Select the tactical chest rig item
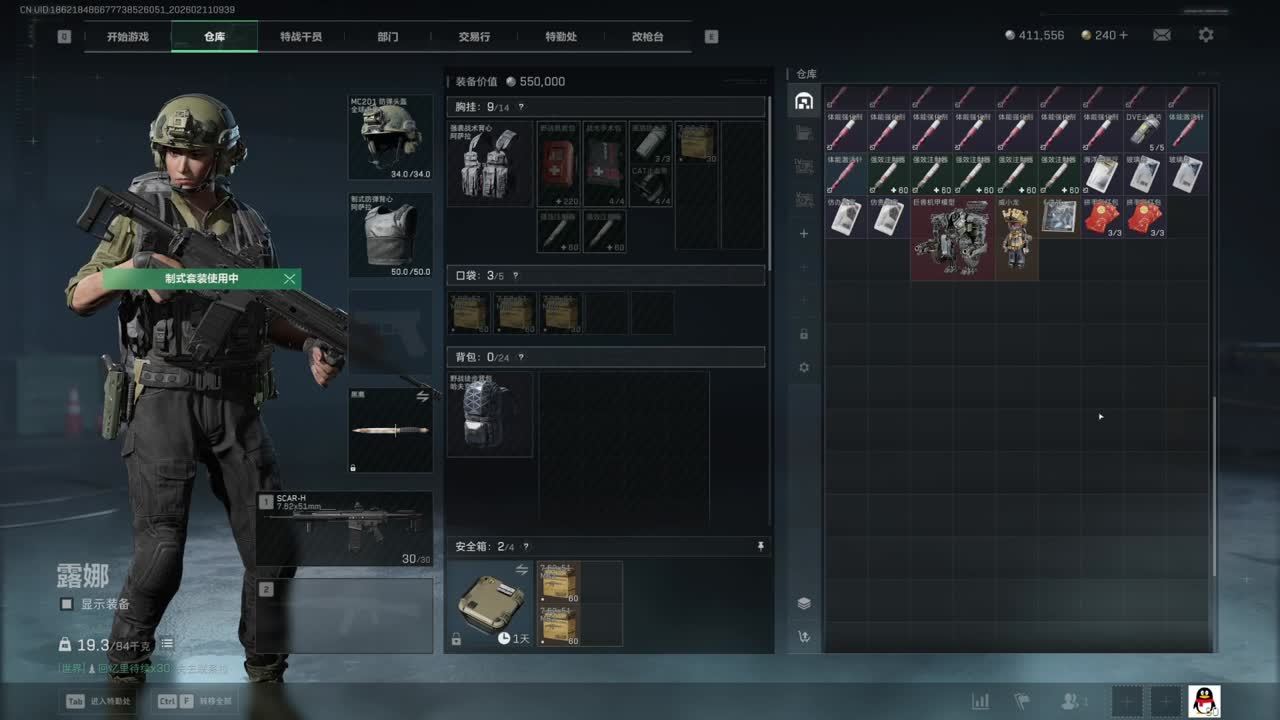The height and width of the screenshot is (720, 1280). click(489, 164)
